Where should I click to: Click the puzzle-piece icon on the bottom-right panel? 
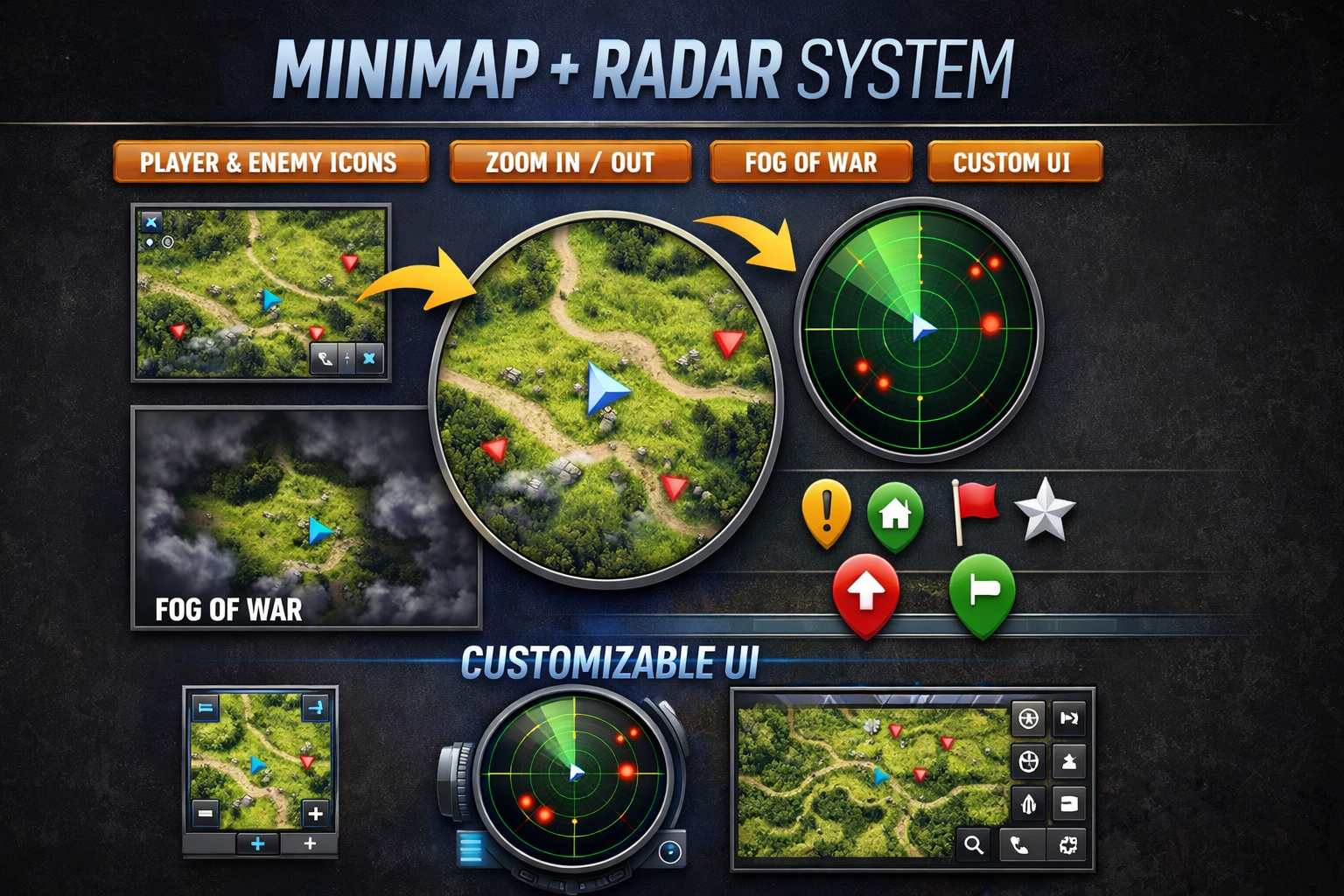1068,844
